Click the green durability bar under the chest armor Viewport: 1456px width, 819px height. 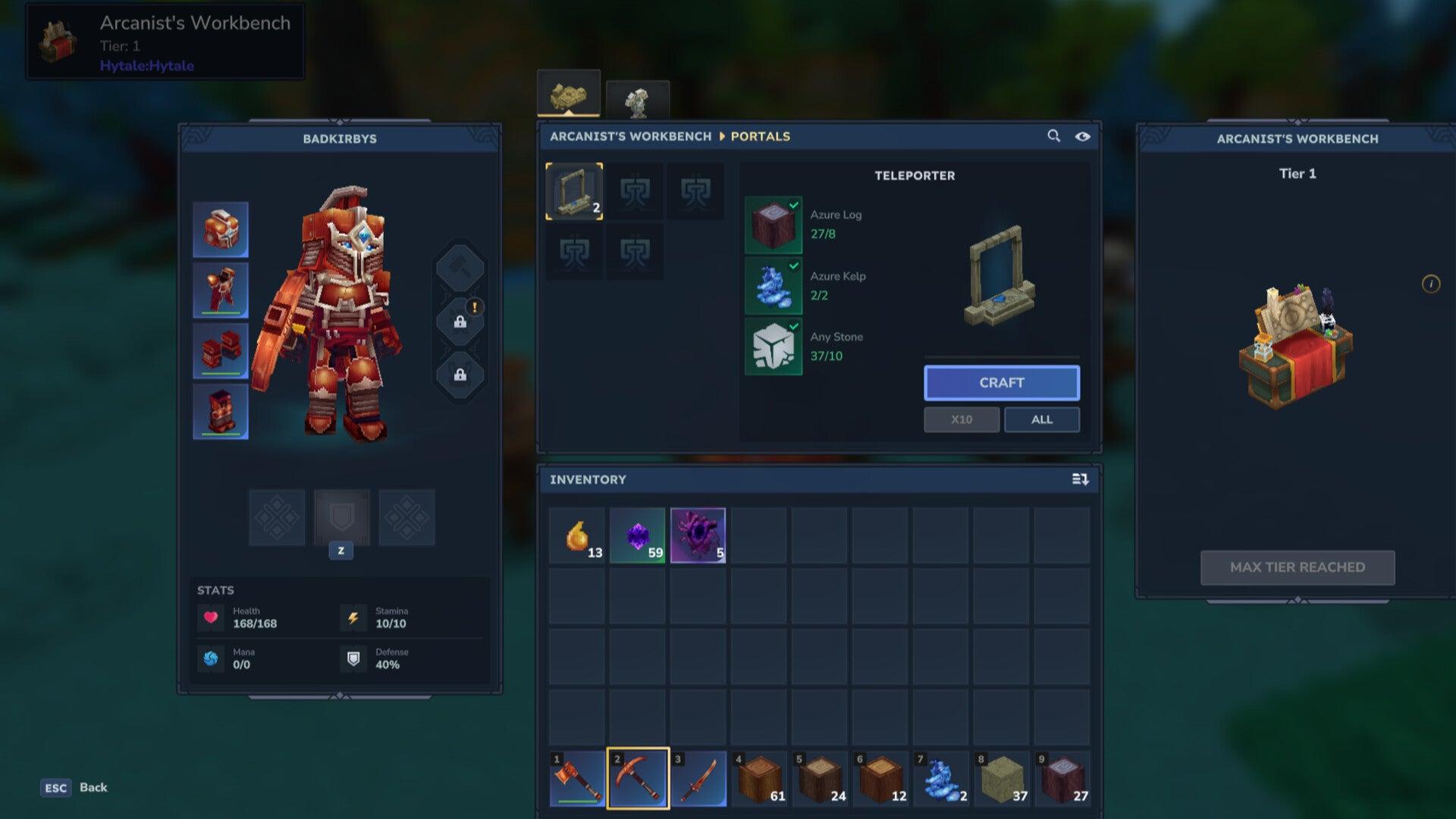pos(221,312)
